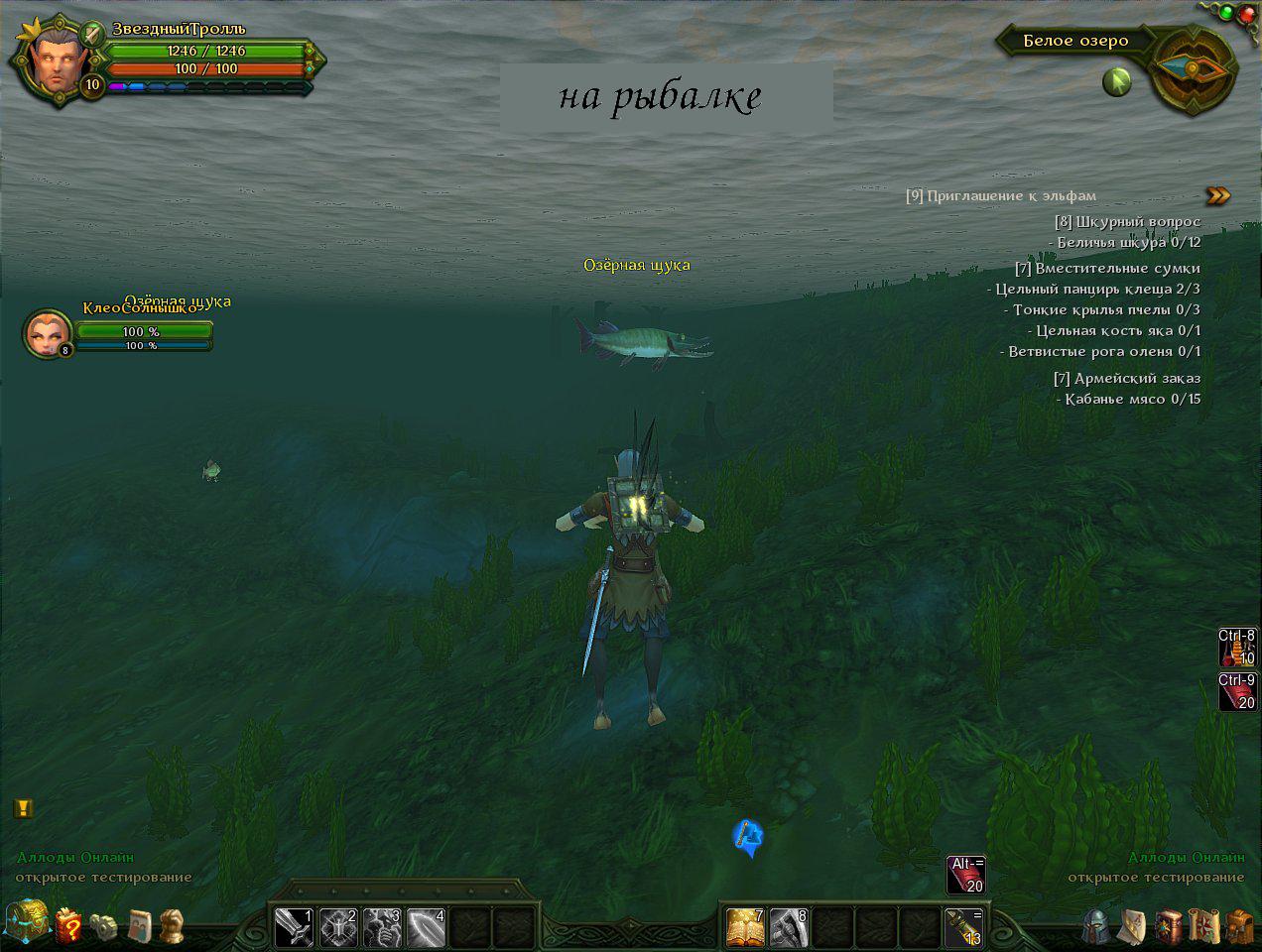The width and height of the screenshot is (1262, 952).
Task: Use the cross shield ability in slot 2
Action: click(337, 927)
